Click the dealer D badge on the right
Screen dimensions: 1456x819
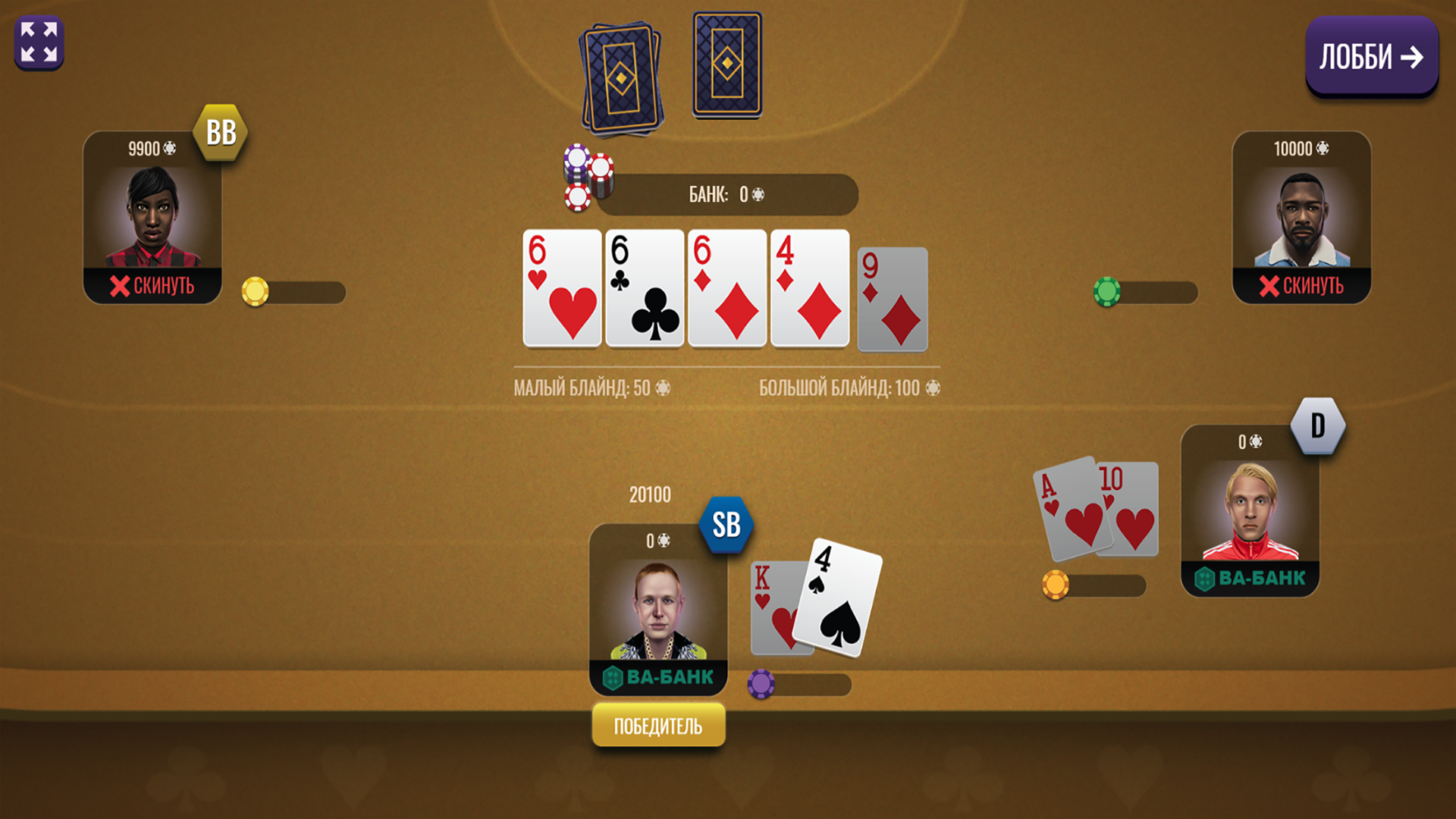(1317, 425)
